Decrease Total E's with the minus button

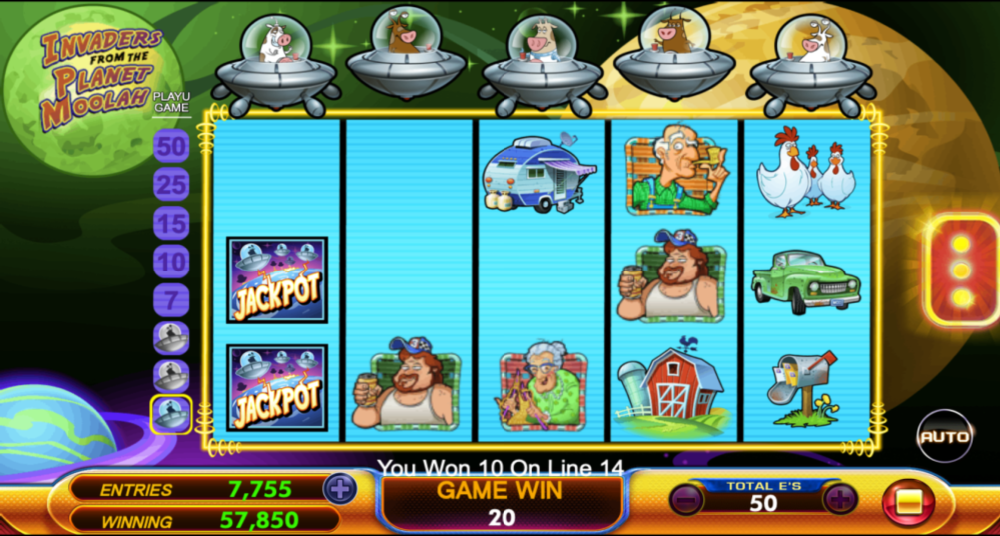coord(686,498)
